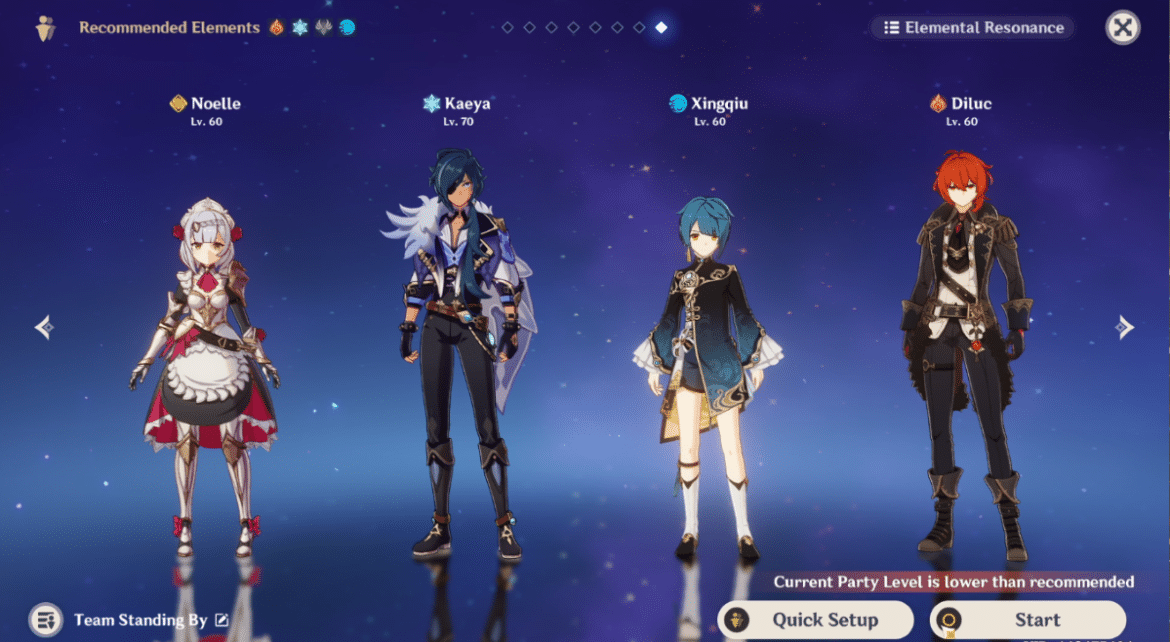The height and width of the screenshot is (642, 1170).
Task: Jump to the last party page diamond
Action: click(x=661, y=28)
